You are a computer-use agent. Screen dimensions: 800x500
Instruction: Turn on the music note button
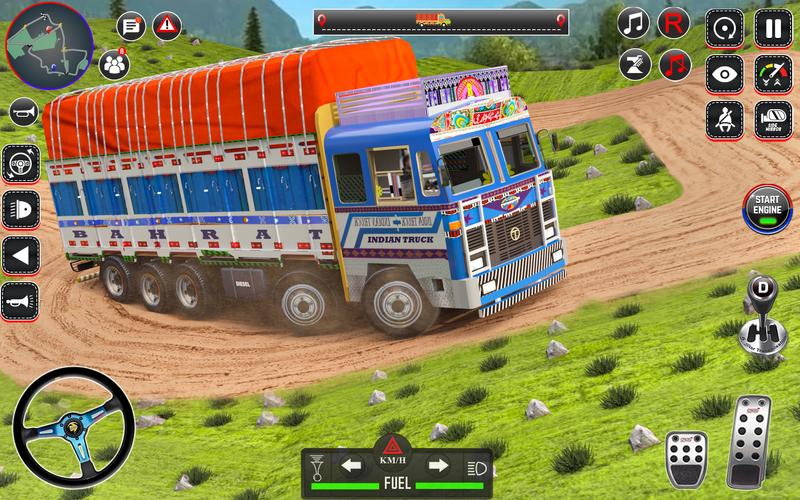pyautogui.click(x=633, y=23)
